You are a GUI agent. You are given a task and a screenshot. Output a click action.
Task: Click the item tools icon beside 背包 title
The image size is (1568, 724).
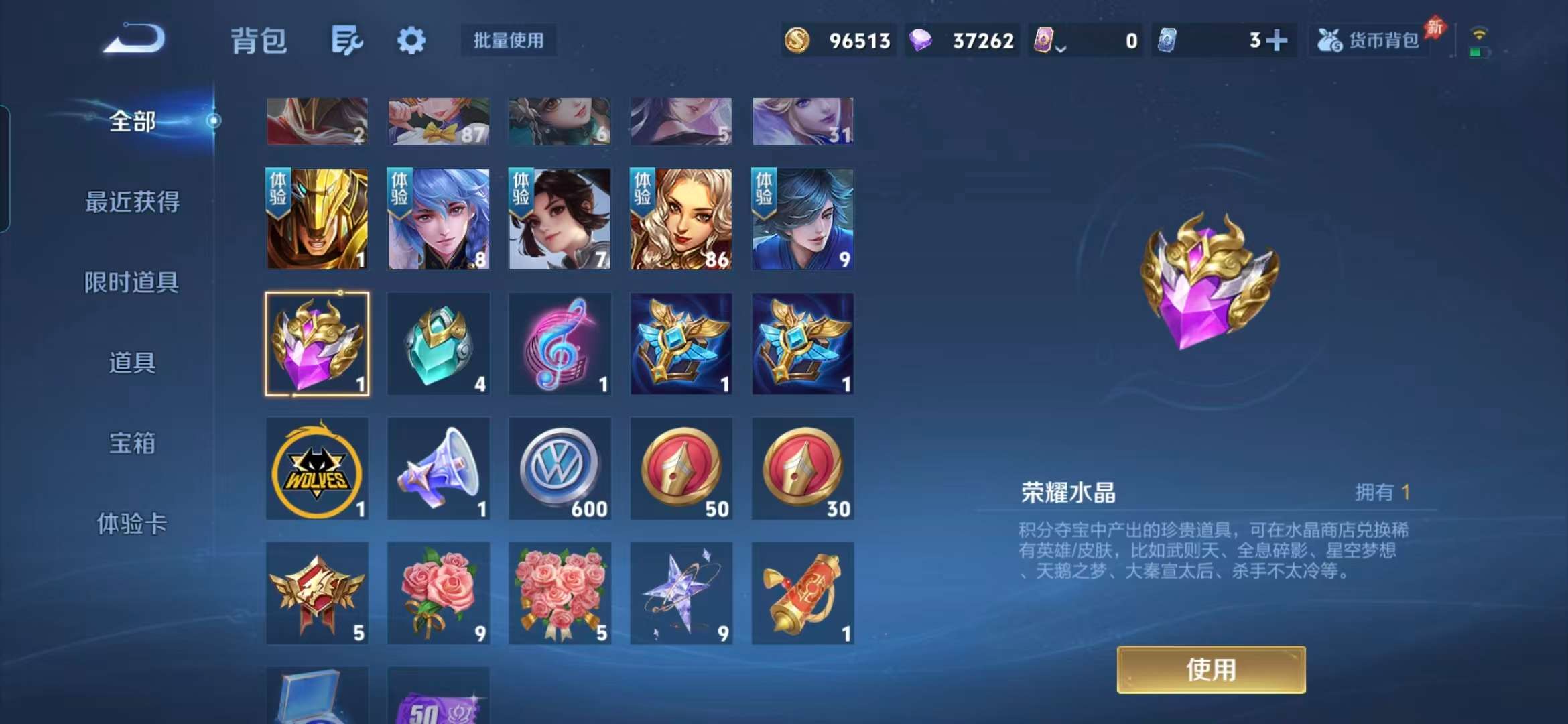coord(346,40)
